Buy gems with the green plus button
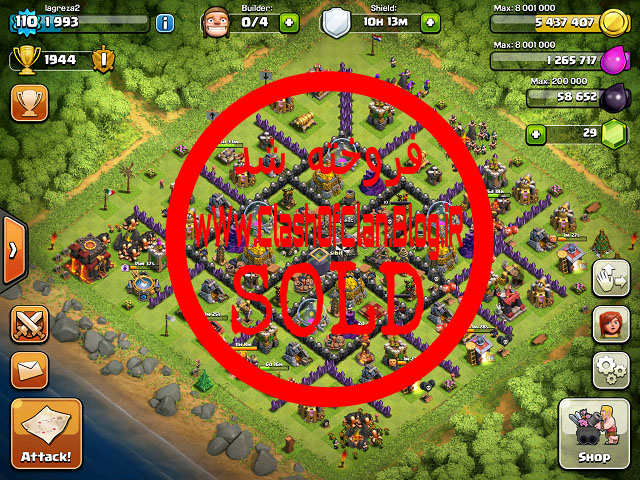The image size is (640, 480). (x=537, y=133)
